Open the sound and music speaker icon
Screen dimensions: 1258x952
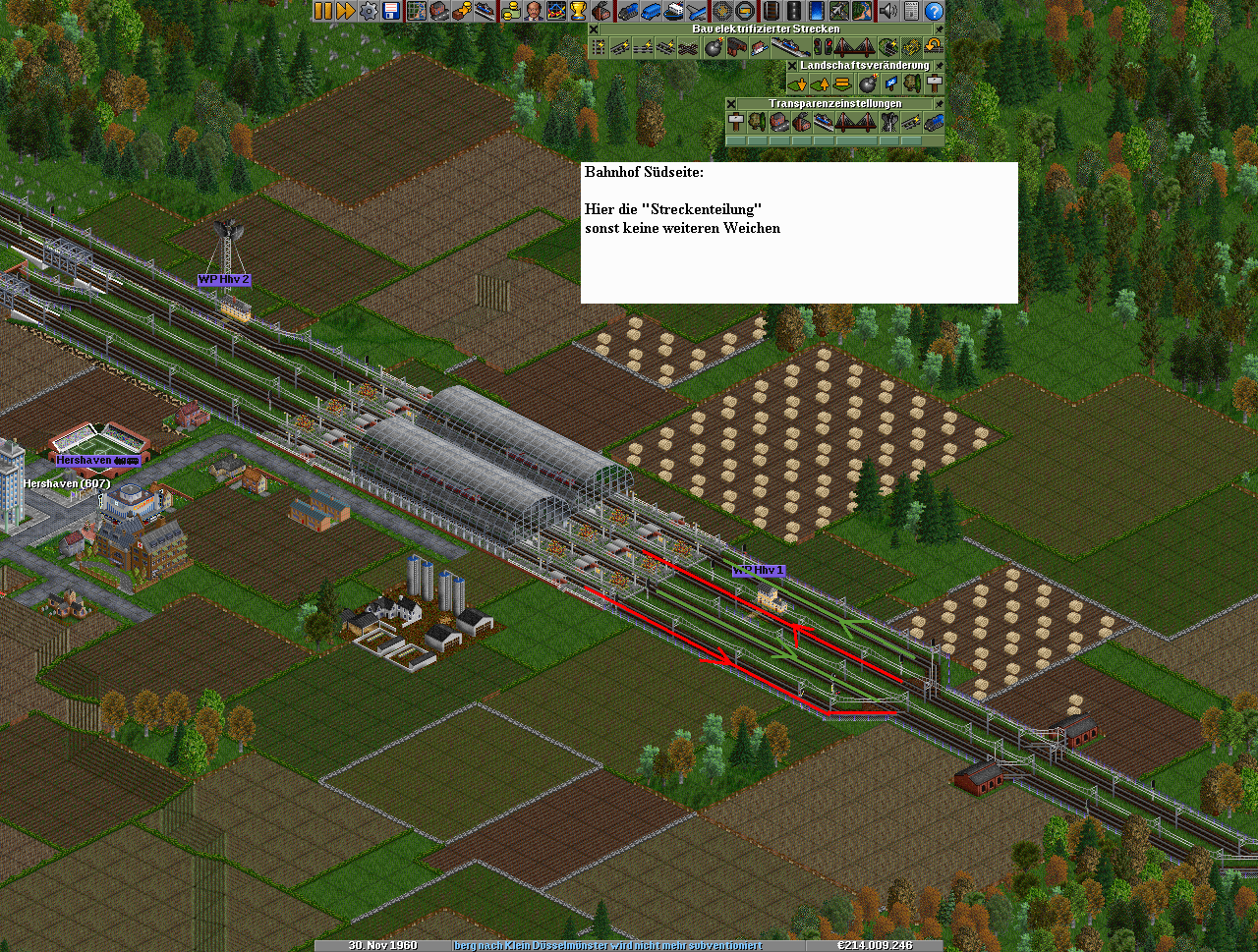(887, 11)
